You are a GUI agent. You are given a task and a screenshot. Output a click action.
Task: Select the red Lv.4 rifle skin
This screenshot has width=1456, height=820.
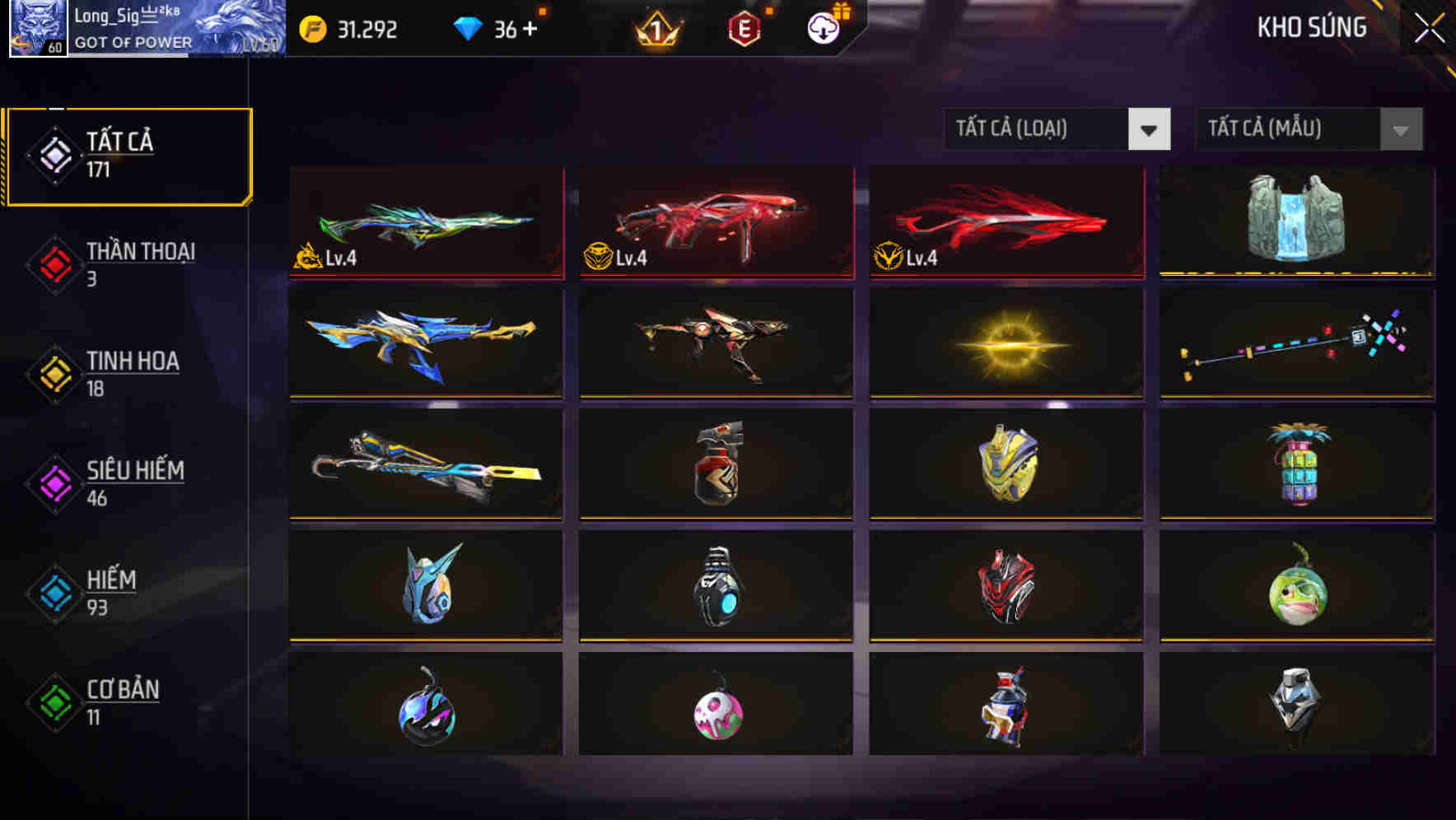point(715,221)
